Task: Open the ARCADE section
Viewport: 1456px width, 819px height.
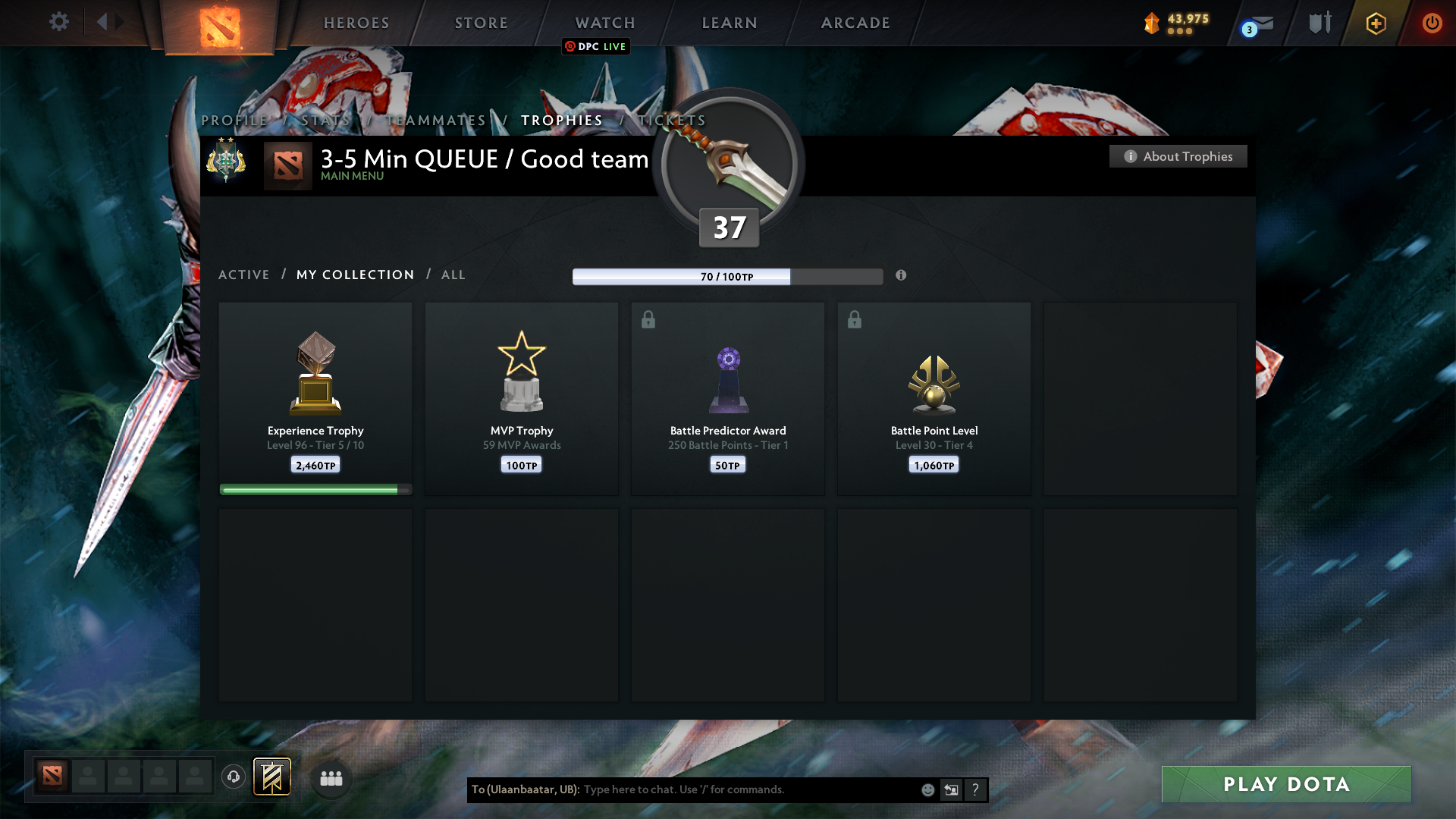Action: 855,23
